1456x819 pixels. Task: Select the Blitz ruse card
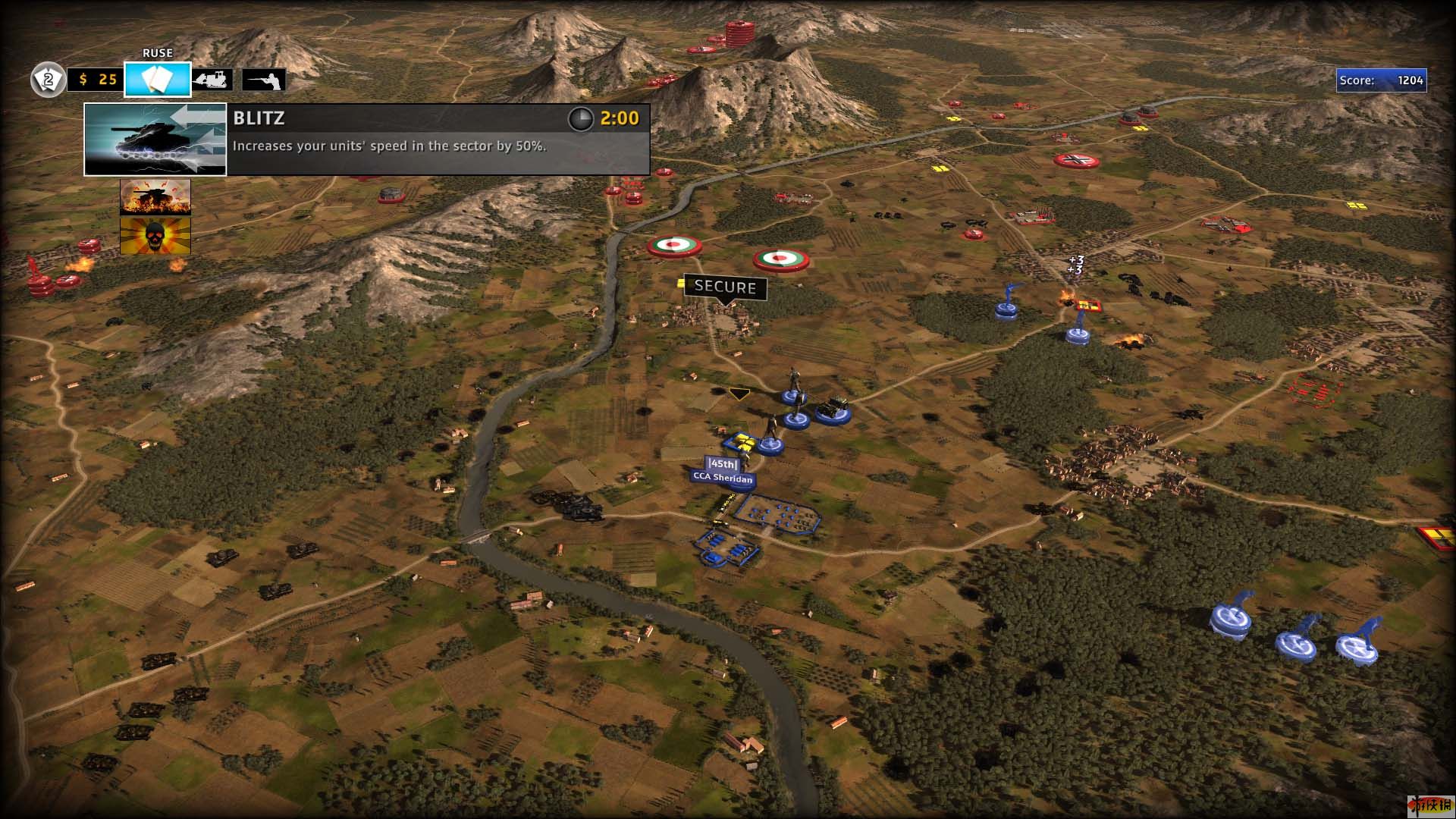click(155, 140)
